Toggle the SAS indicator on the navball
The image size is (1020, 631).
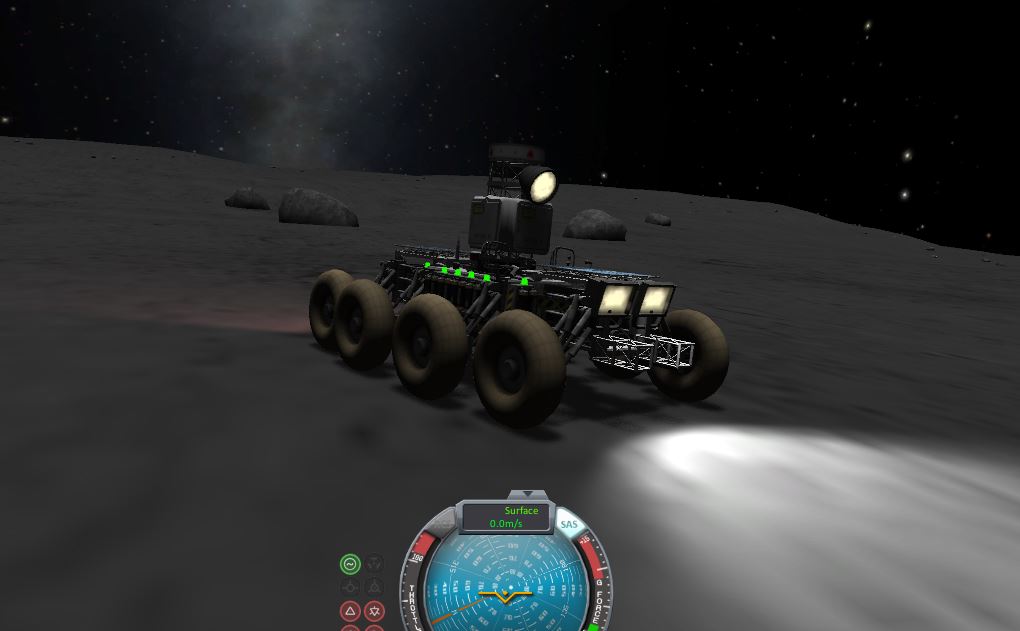click(x=569, y=524)
